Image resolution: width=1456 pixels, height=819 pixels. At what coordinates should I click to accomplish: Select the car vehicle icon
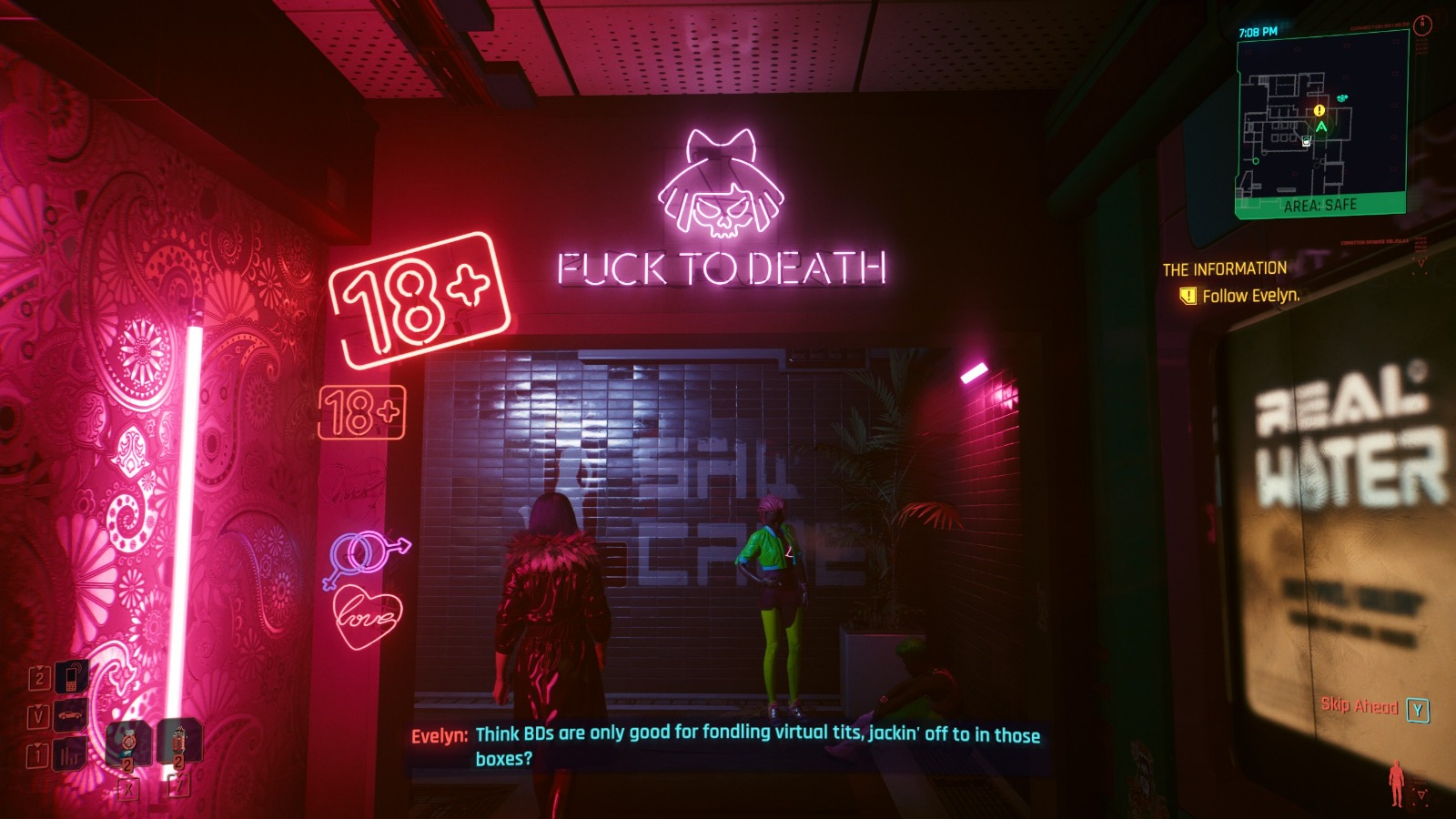pyautogui.click(x=71, y=716)
